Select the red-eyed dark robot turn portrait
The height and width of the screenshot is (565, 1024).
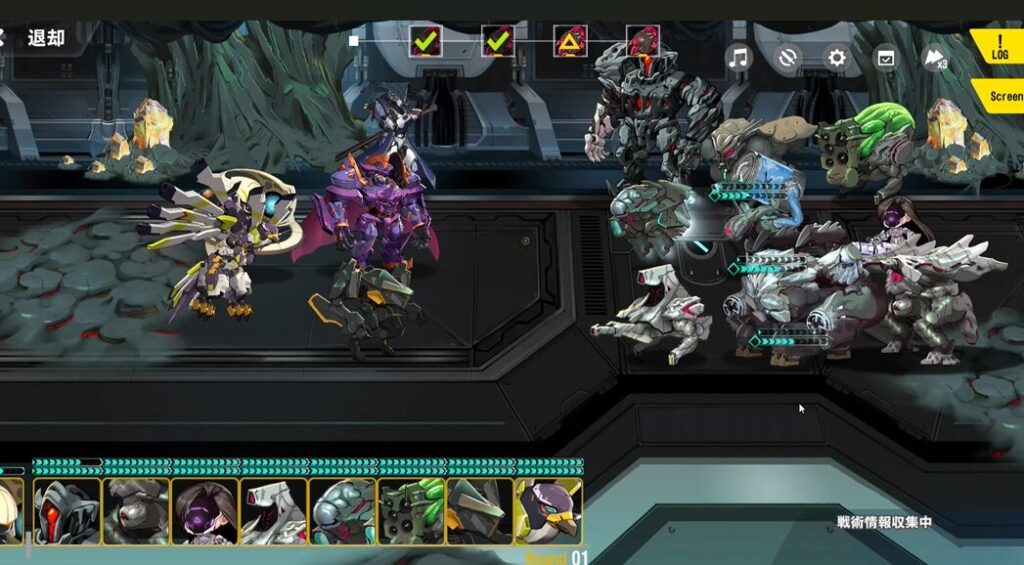67,511
